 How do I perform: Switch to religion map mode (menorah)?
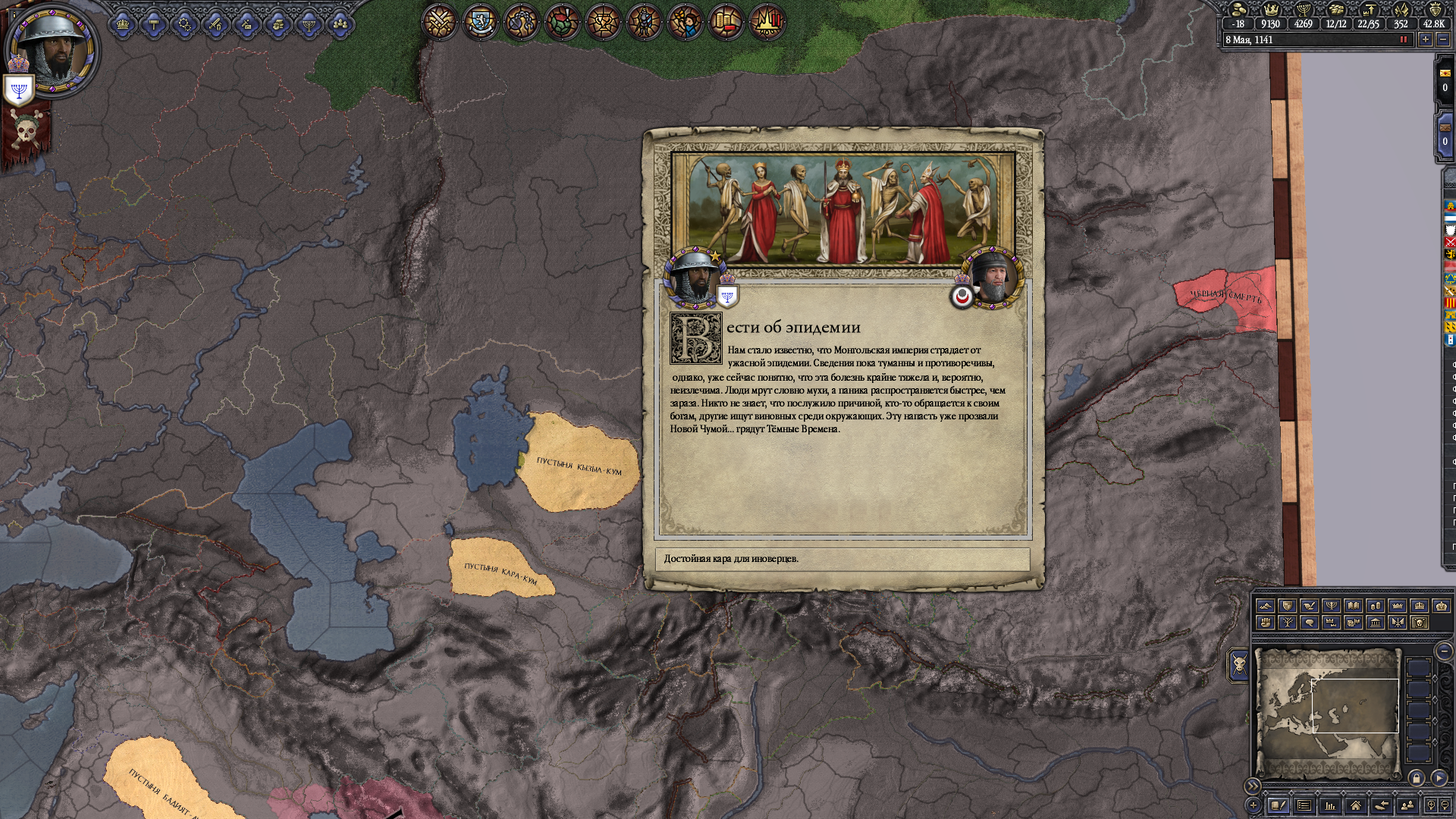coord(1331,606)
